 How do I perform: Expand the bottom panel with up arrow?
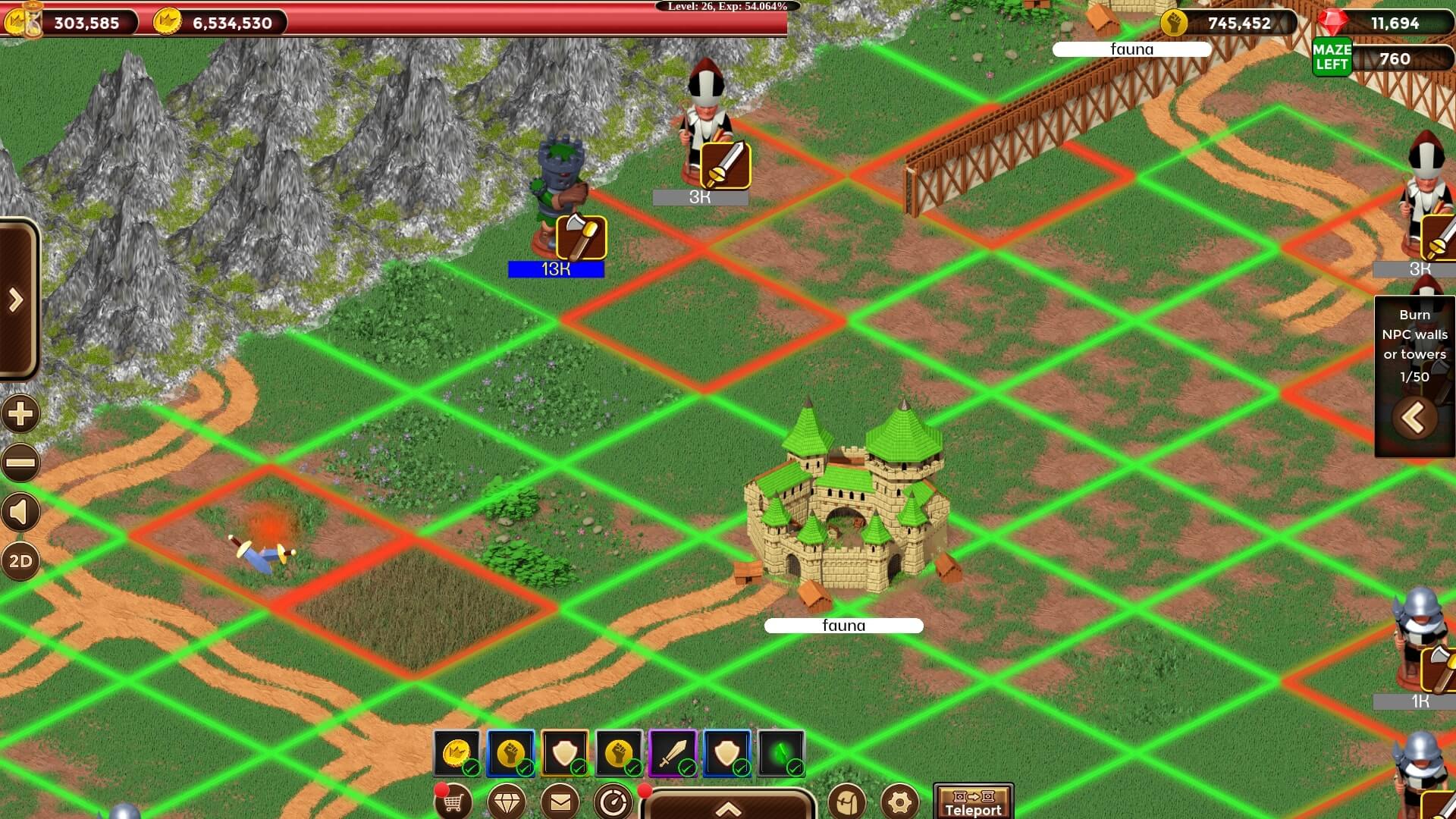(728, 808)
